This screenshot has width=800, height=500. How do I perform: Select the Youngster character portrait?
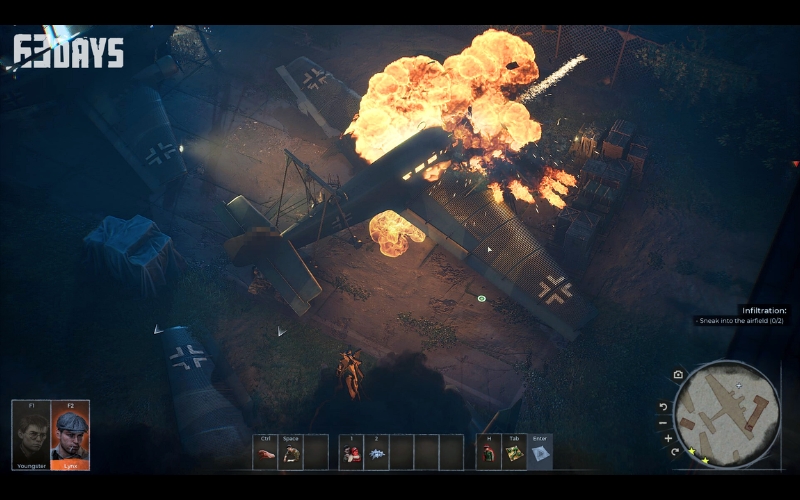[31, 435]
